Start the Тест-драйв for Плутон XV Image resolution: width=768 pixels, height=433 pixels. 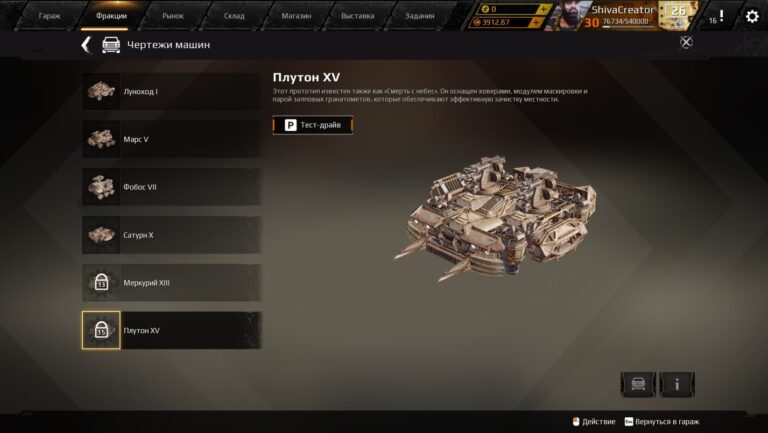[x=313, y=125]
